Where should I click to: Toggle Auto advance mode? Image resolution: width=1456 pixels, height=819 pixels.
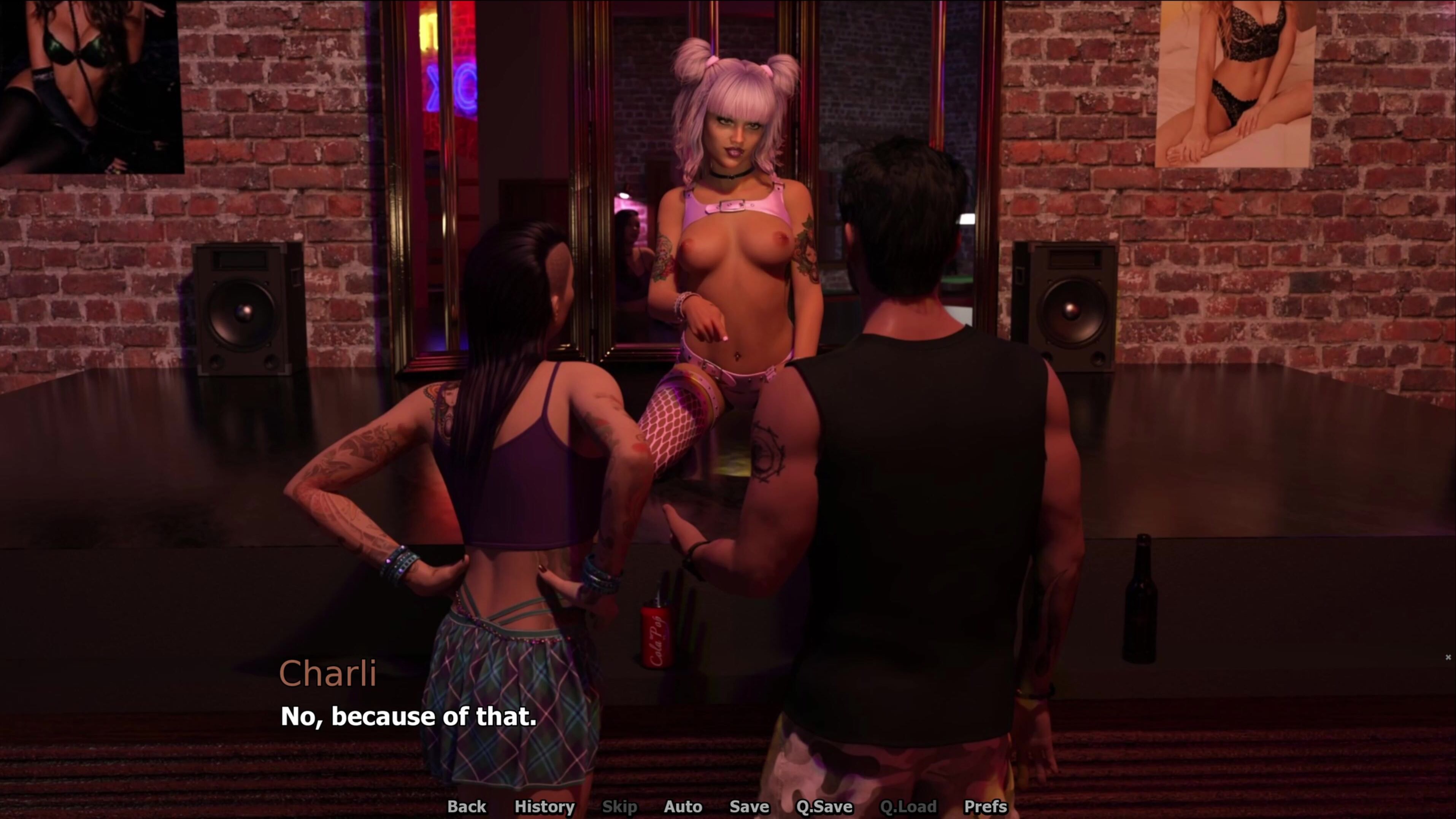[683, 806]
